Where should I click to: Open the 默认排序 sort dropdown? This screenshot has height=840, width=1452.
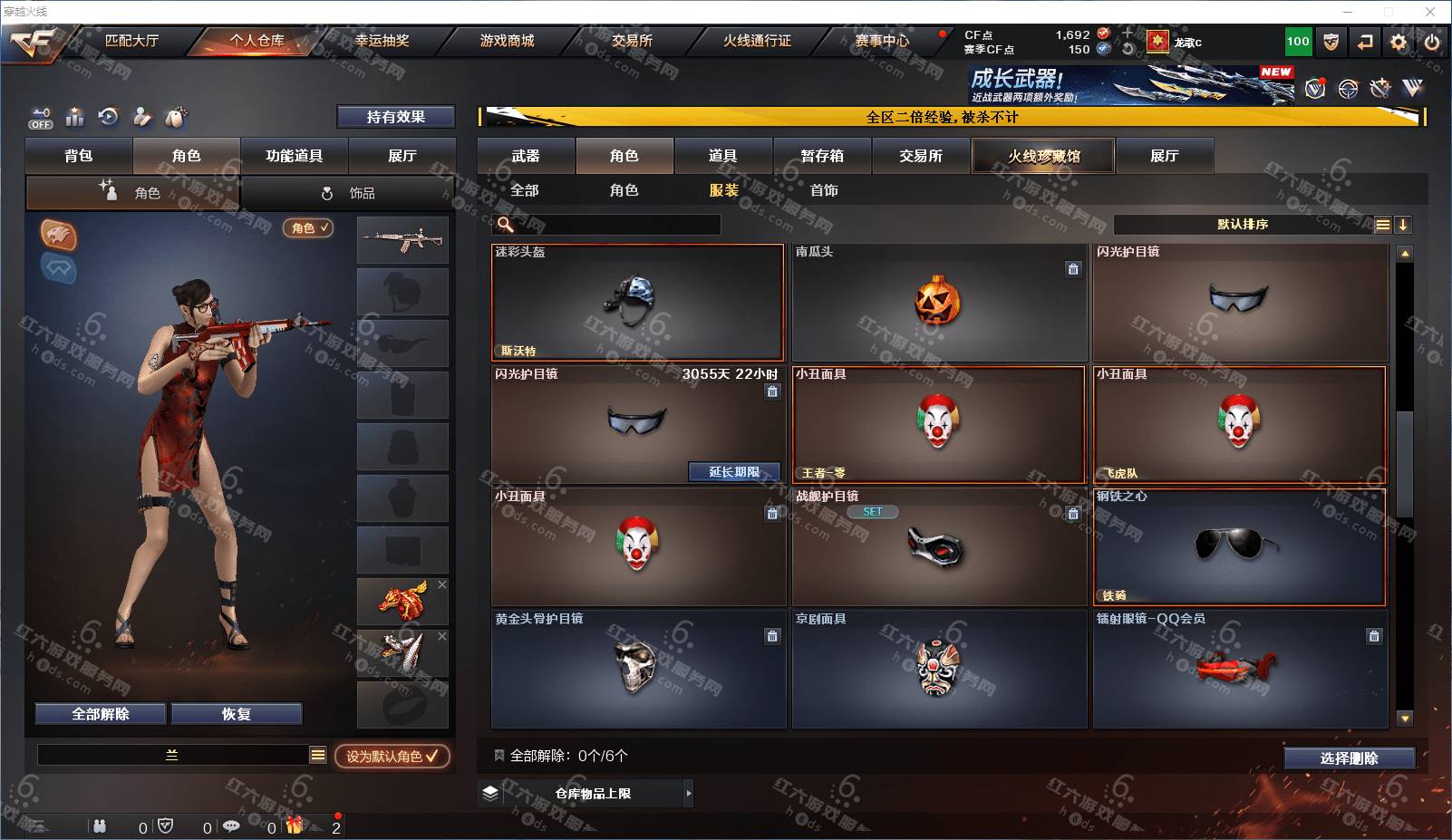pyautogui.click(x=1243, y=225)
